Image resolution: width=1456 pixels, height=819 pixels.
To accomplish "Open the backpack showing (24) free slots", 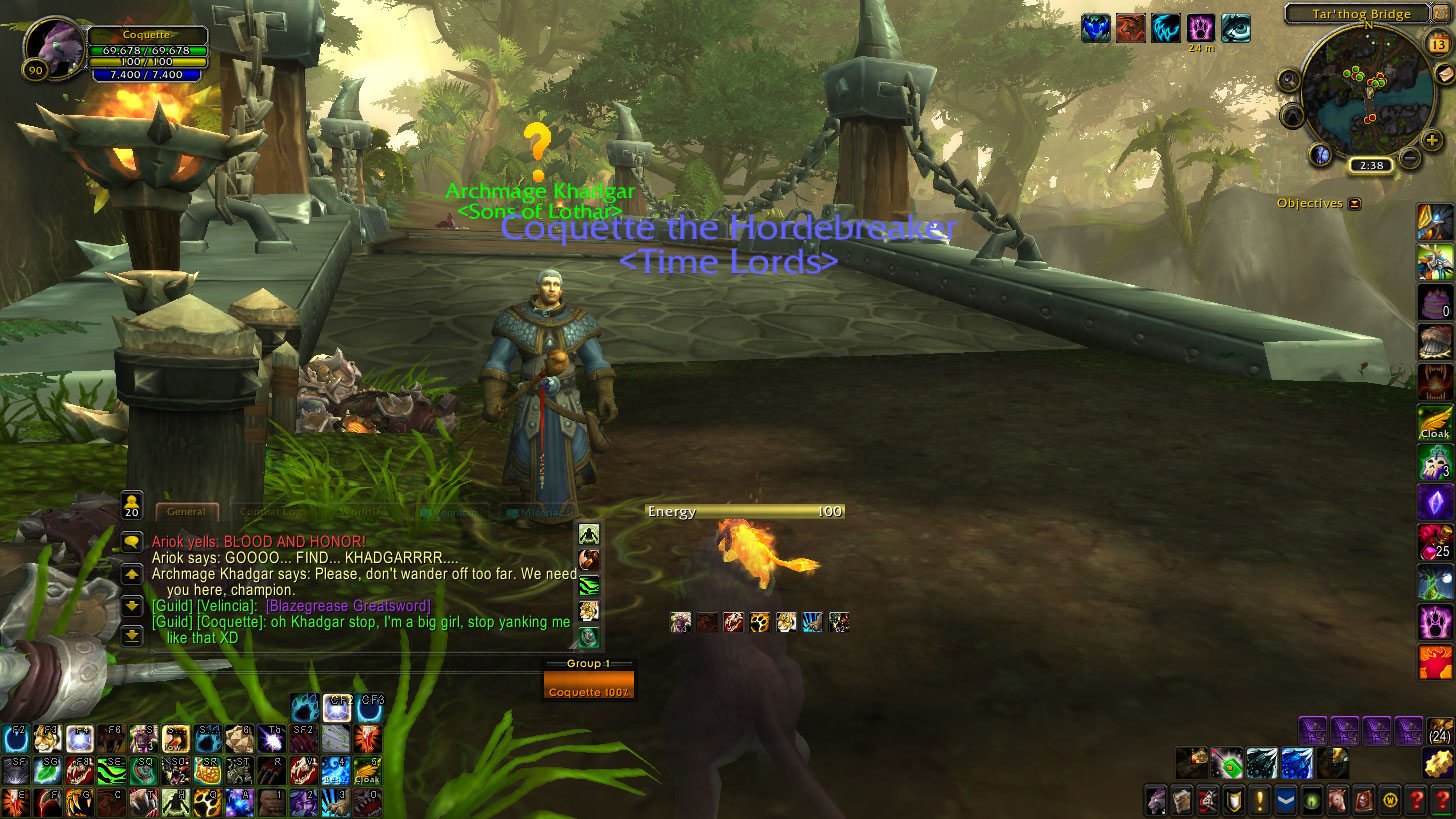I will (x=1440, y=731).
